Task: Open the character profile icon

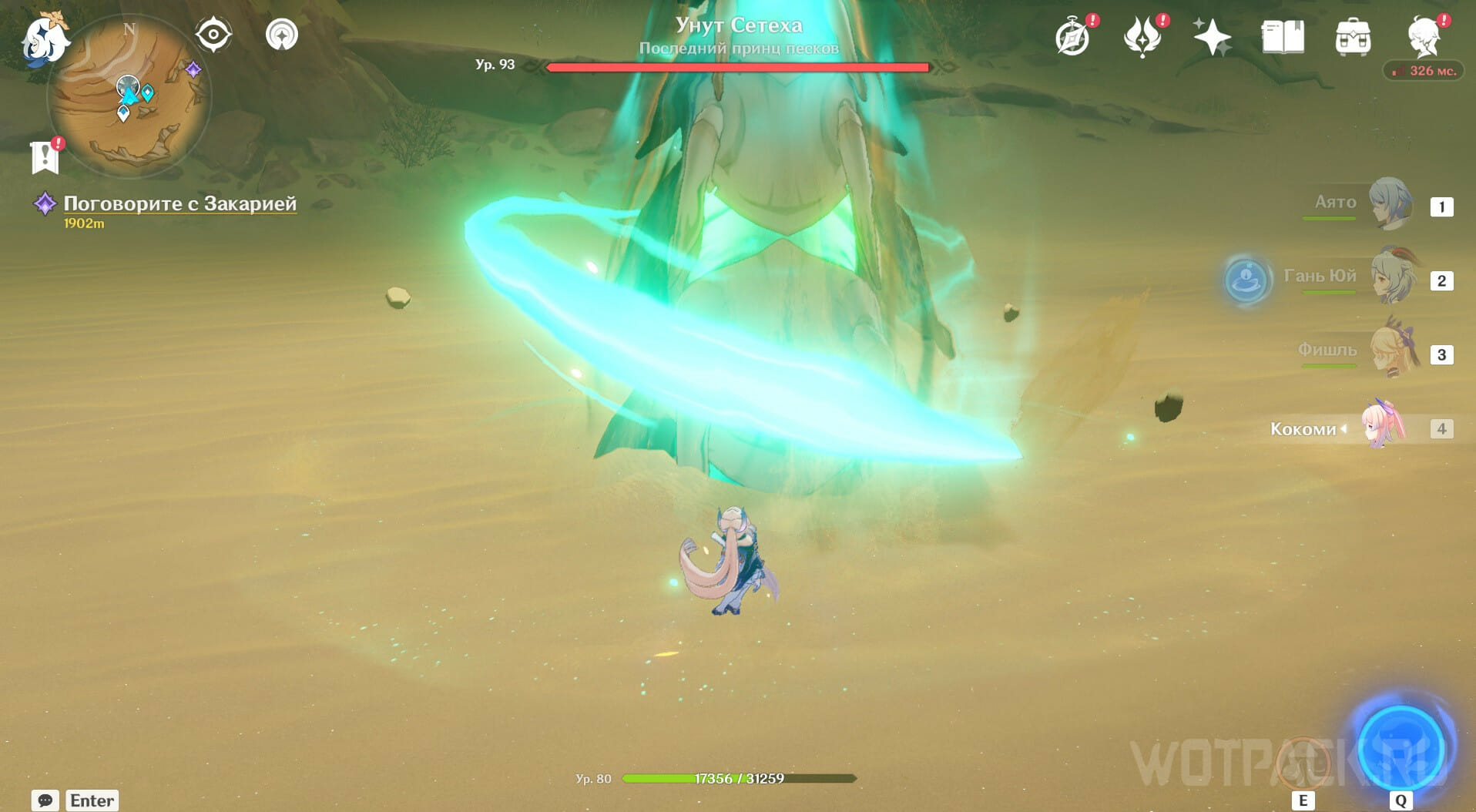Action: (x=1424, y=35)
